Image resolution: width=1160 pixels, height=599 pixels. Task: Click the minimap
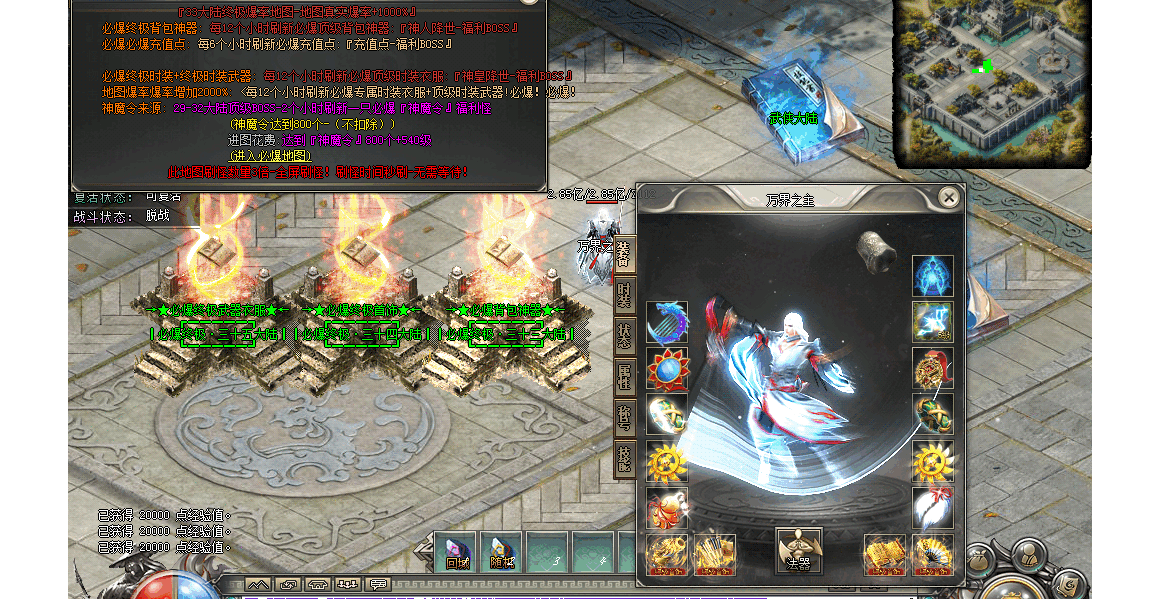[989, 82]
